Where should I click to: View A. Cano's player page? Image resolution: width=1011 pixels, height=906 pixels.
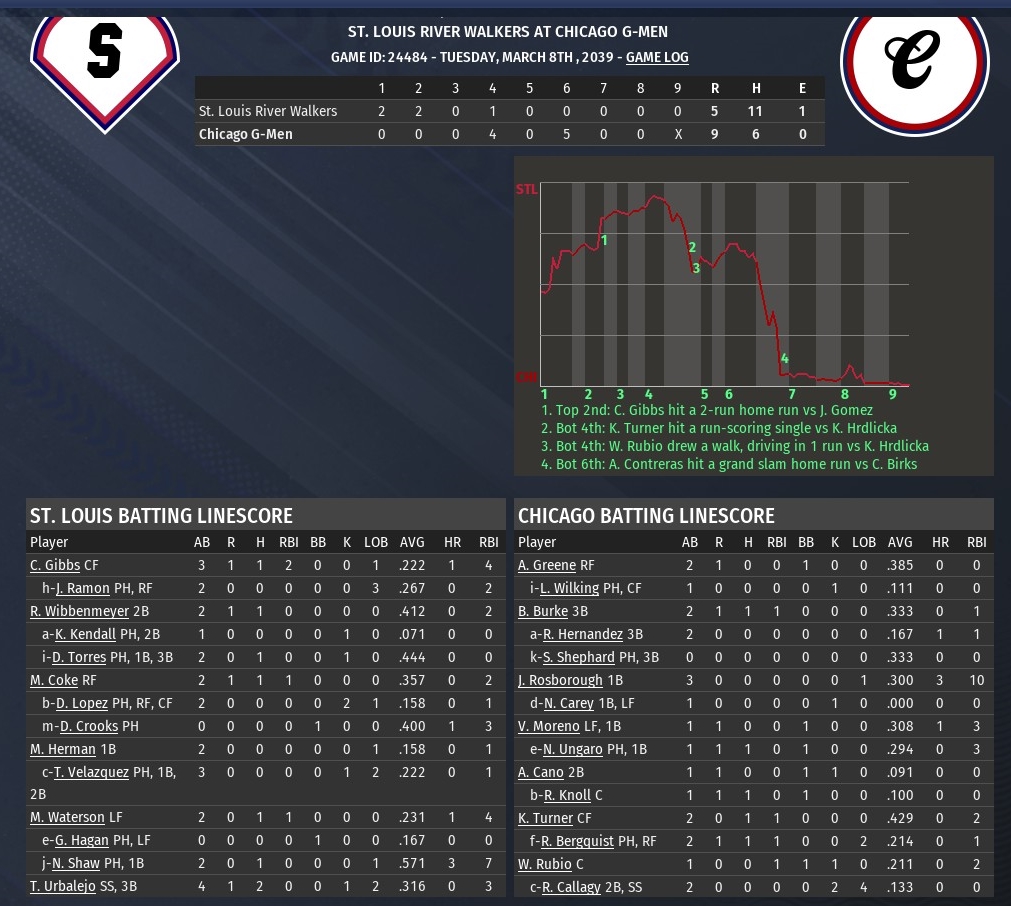tap(541, 772)
